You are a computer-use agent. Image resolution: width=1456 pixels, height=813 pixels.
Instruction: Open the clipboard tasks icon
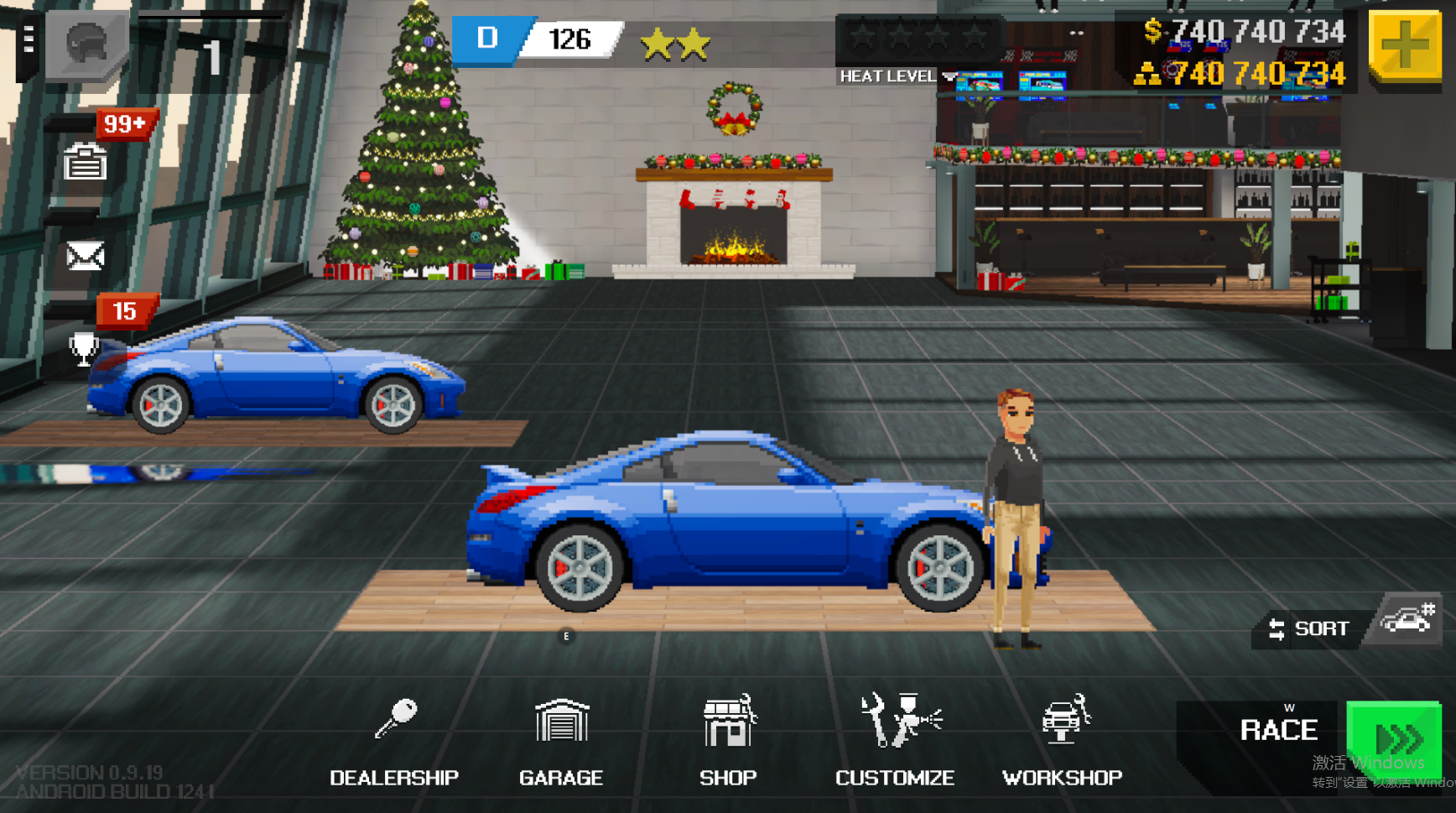coord(86,162)
